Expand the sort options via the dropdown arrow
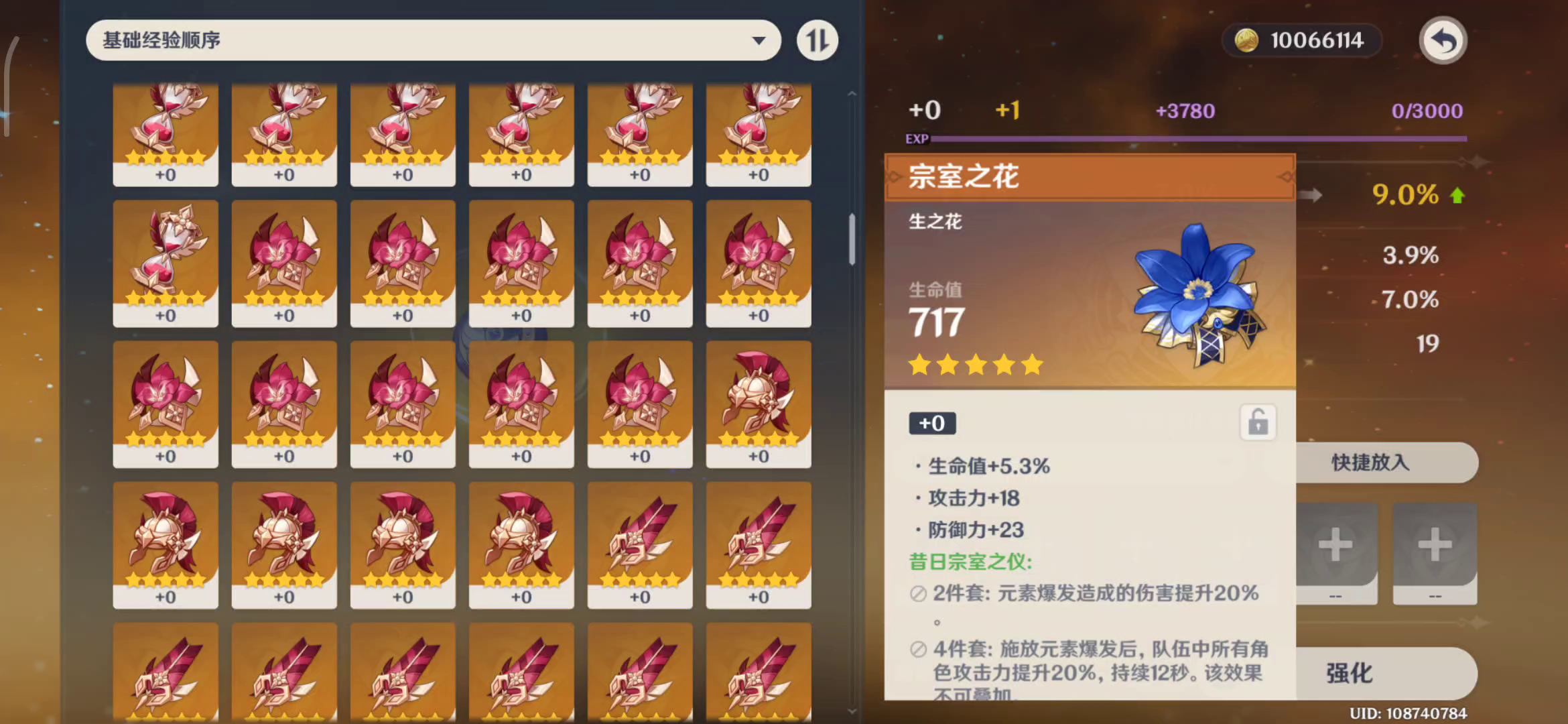 coord(758,40)
